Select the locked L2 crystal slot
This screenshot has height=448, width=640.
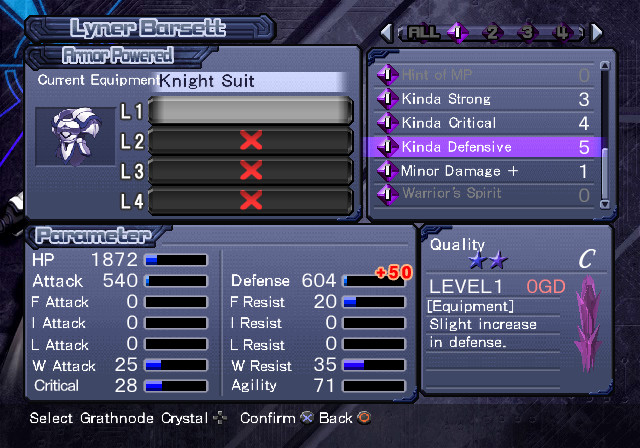click(250, 141)
